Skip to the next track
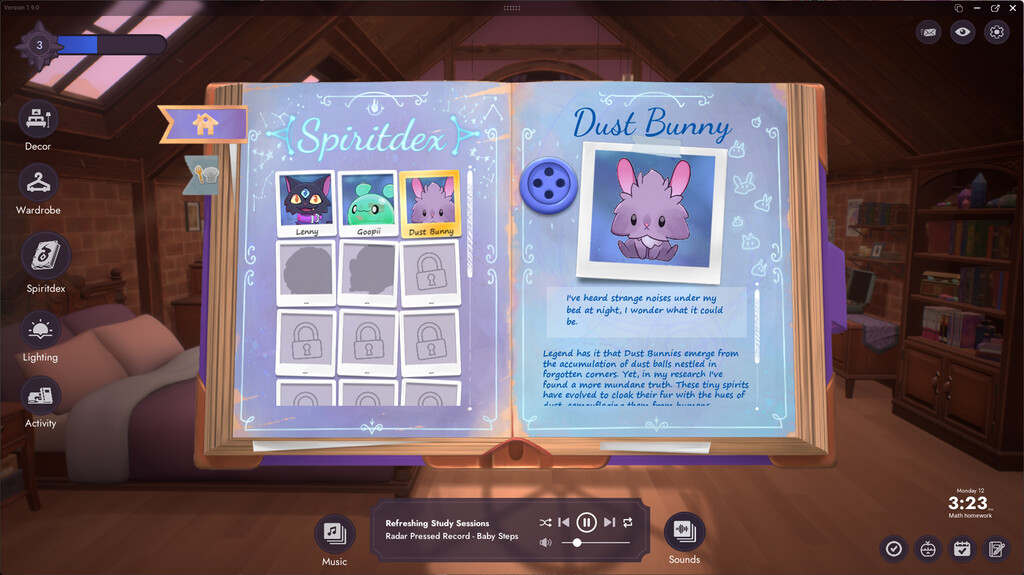 (x=609, y=522)
